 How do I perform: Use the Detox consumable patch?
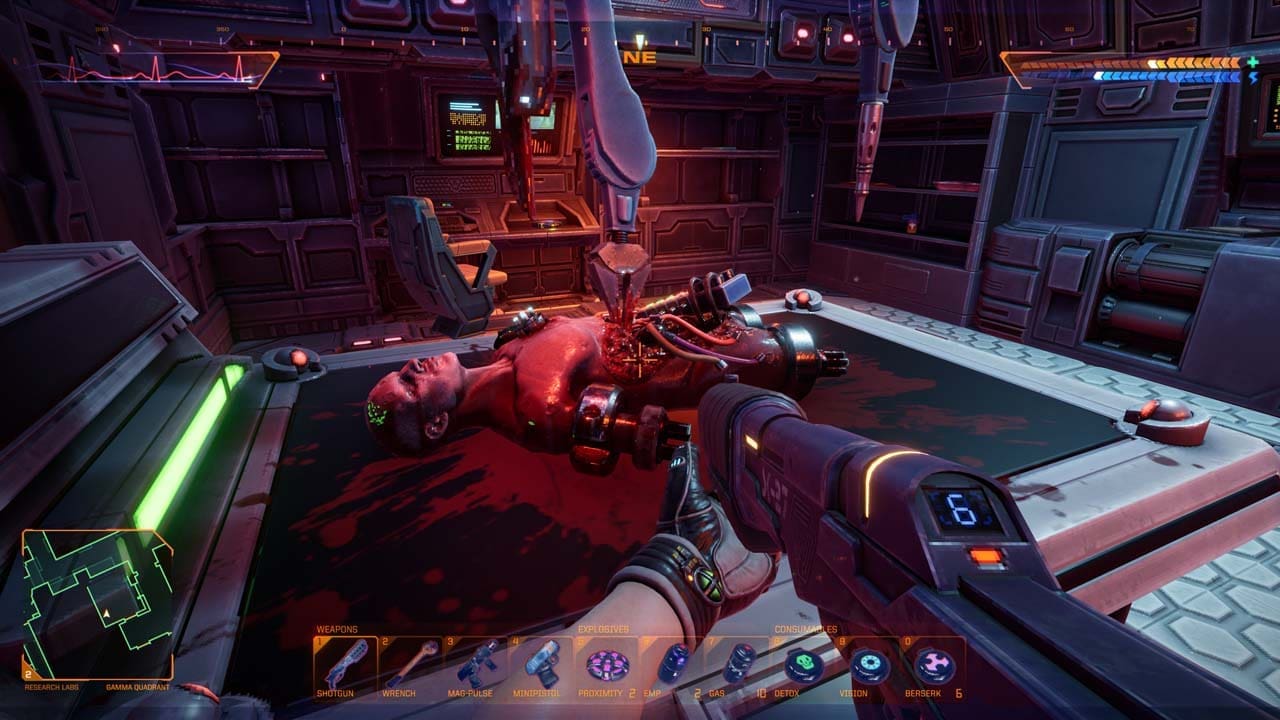coord(801,664)
